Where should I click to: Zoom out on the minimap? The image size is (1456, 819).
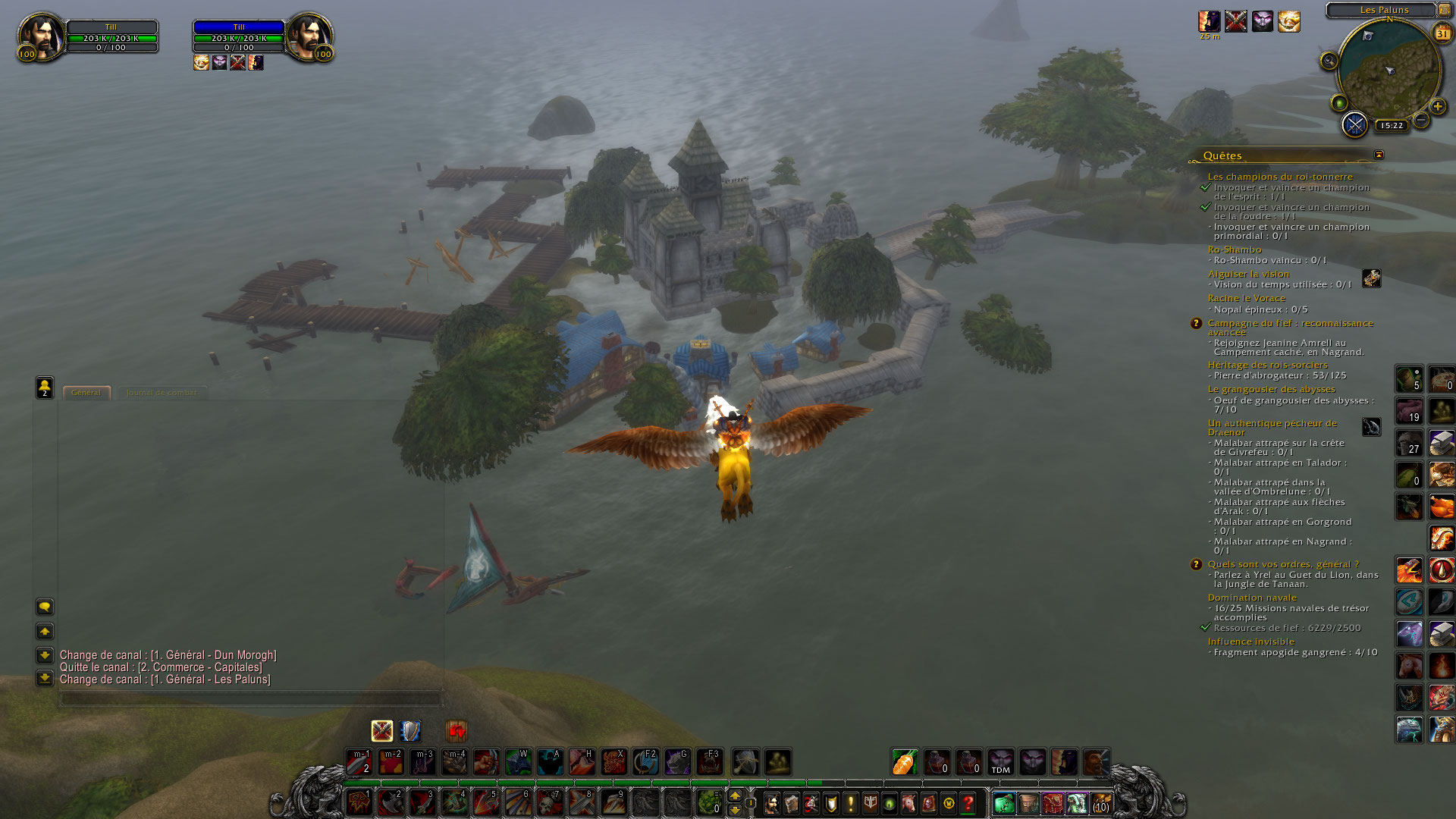point(1421,120)
